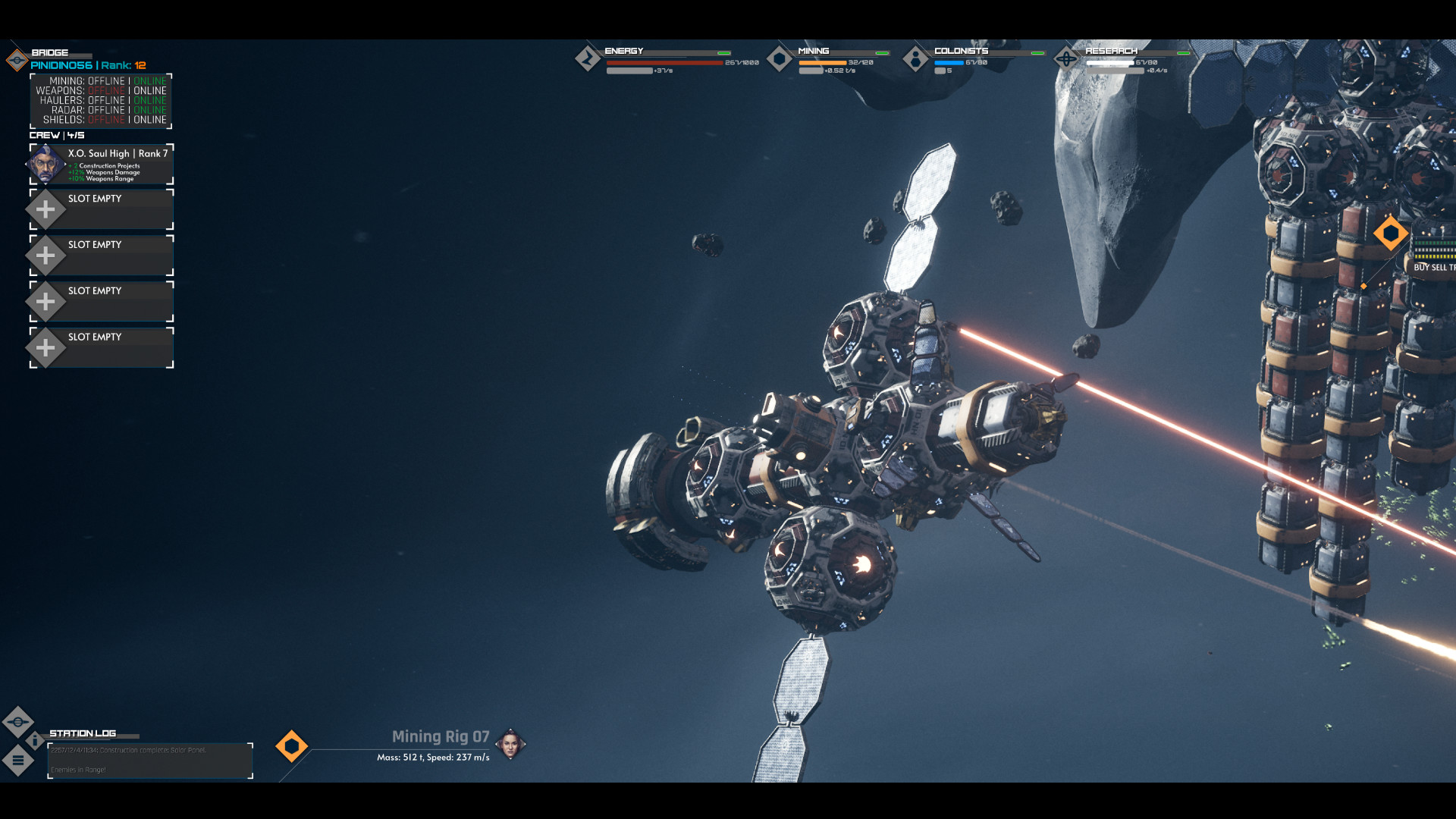This screenshot has width=1456, height=819.
Task: Open the hamburger menu button
Action: tap(18, 760)
